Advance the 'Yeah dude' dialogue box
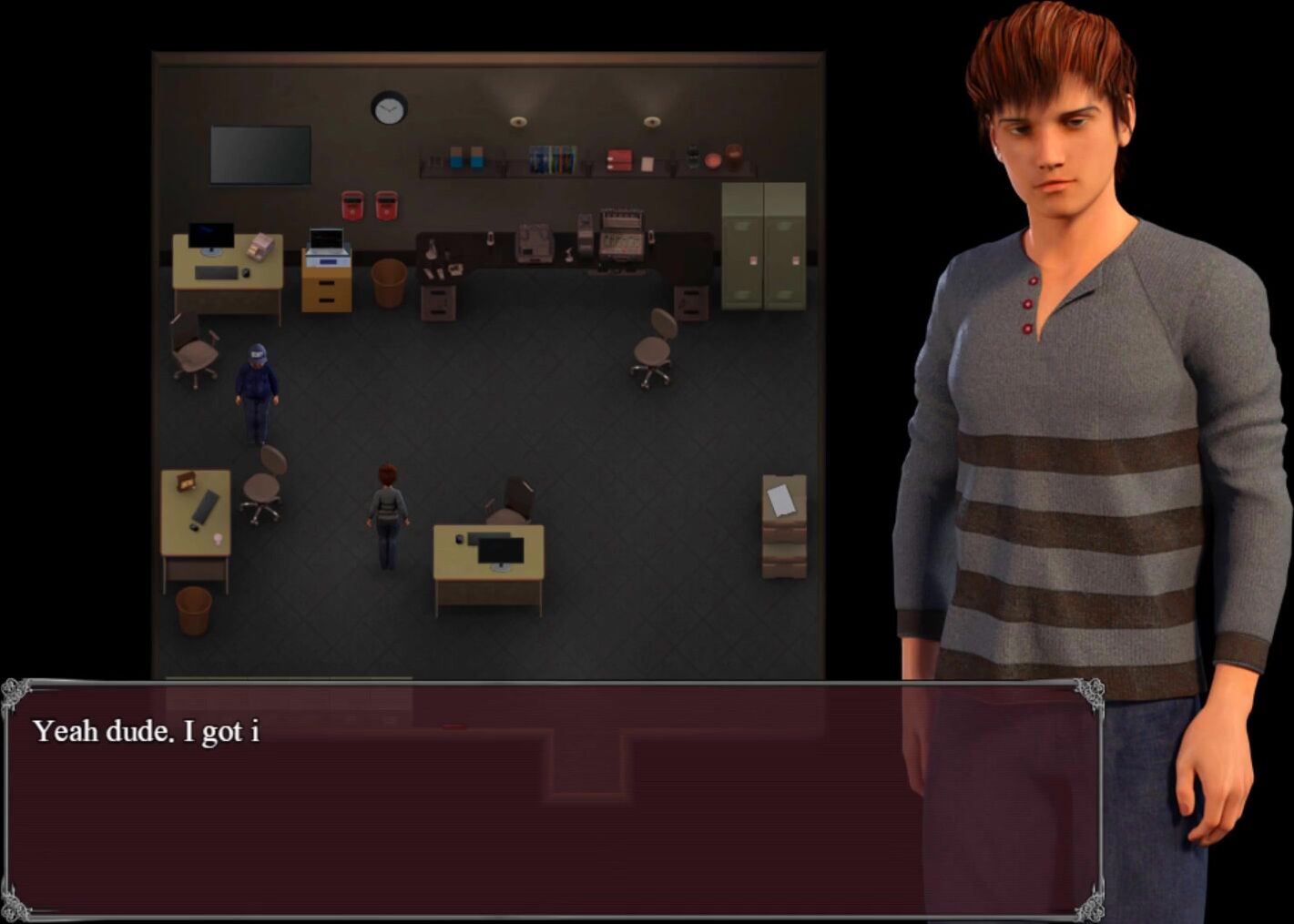Screen dimensions: 1294x924 point(551,799)
